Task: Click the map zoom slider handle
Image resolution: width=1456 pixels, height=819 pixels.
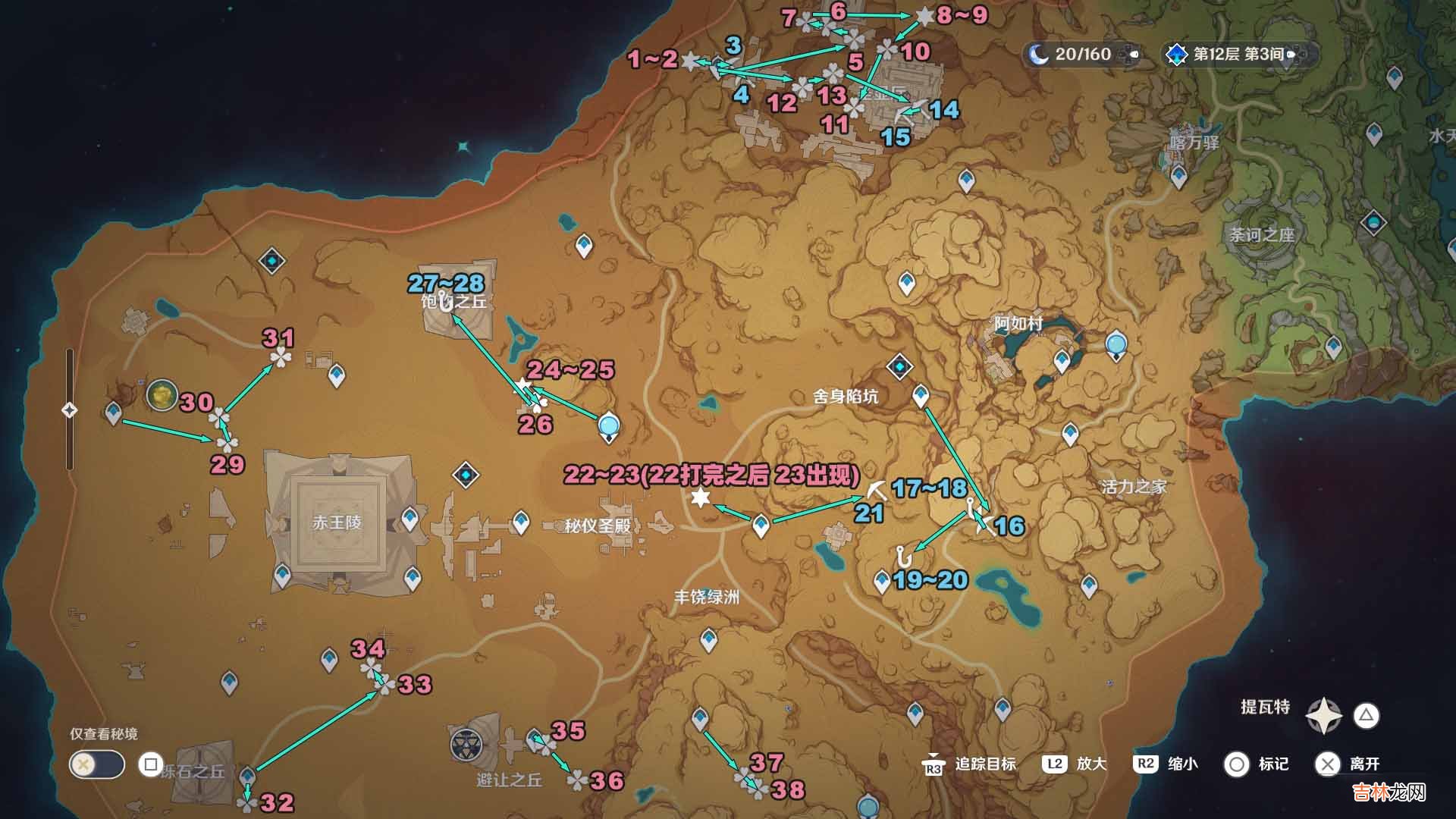Action: click(69, 410)
